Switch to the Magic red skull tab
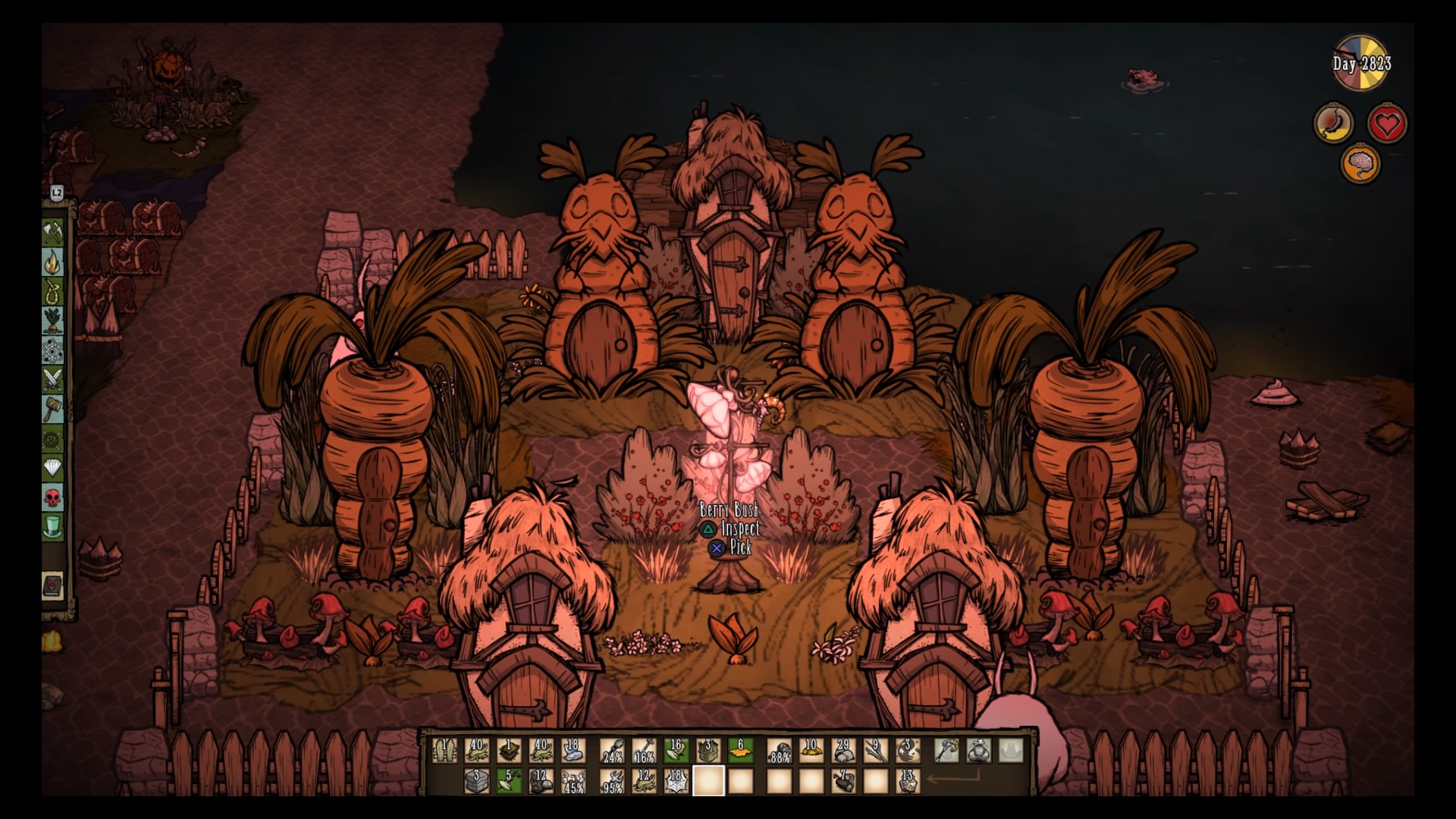This screenshot has height=819, width=1456. pos(52,497)
